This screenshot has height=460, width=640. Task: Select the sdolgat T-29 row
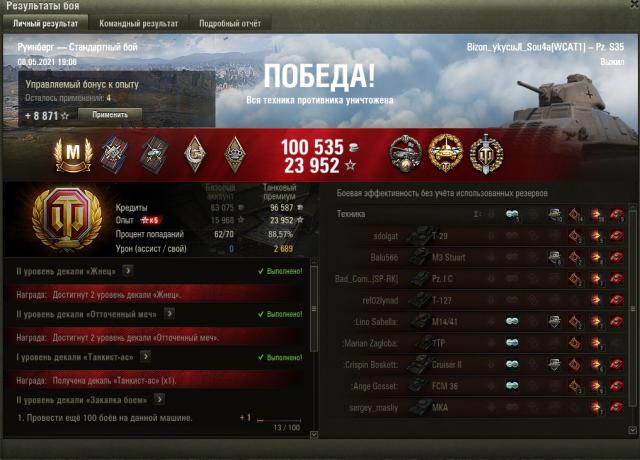point(480,235)
